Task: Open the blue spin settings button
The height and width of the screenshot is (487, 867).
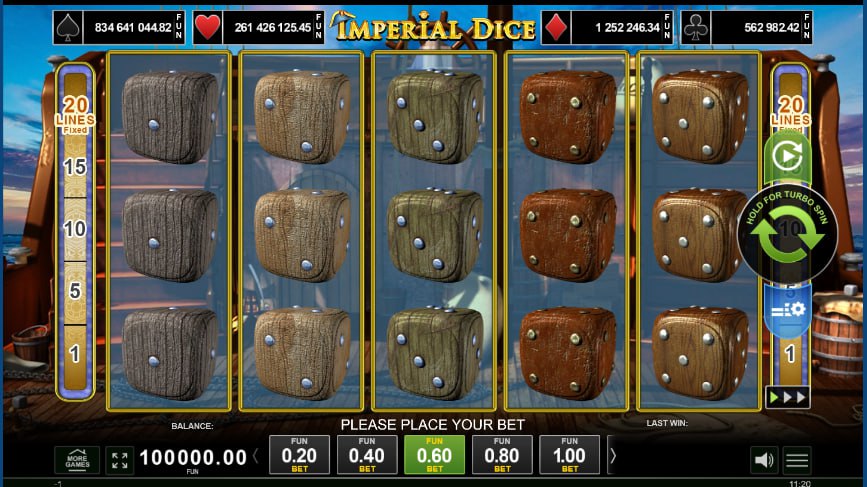Action: pyautogui.click(x=787, y=310)
